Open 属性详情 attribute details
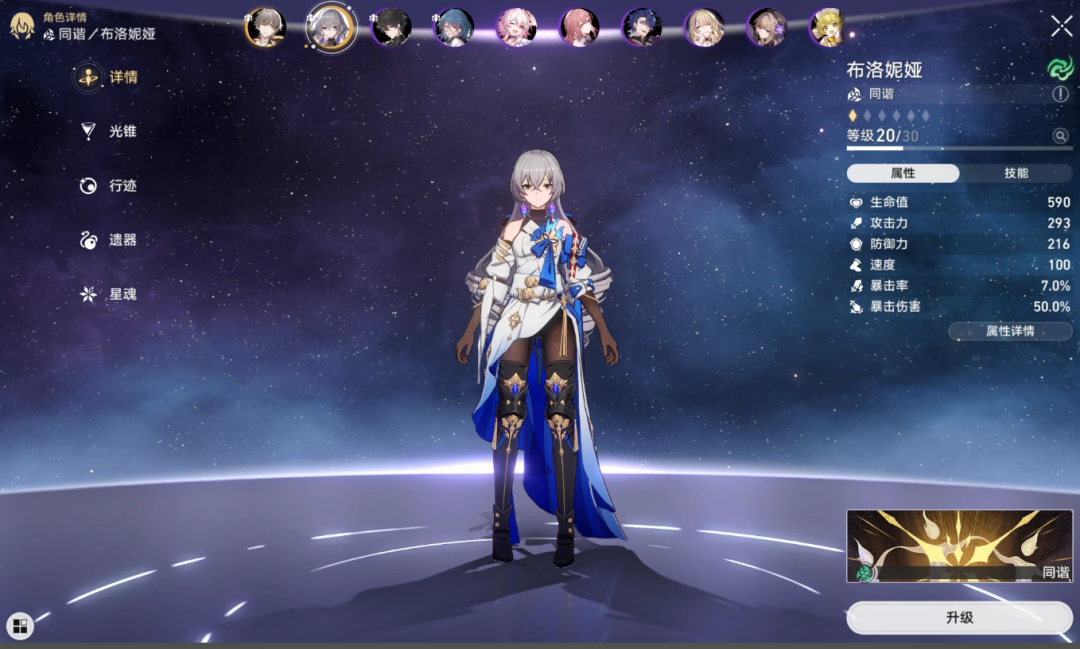Viewport: 1080px width, 649px height. 1010,331
